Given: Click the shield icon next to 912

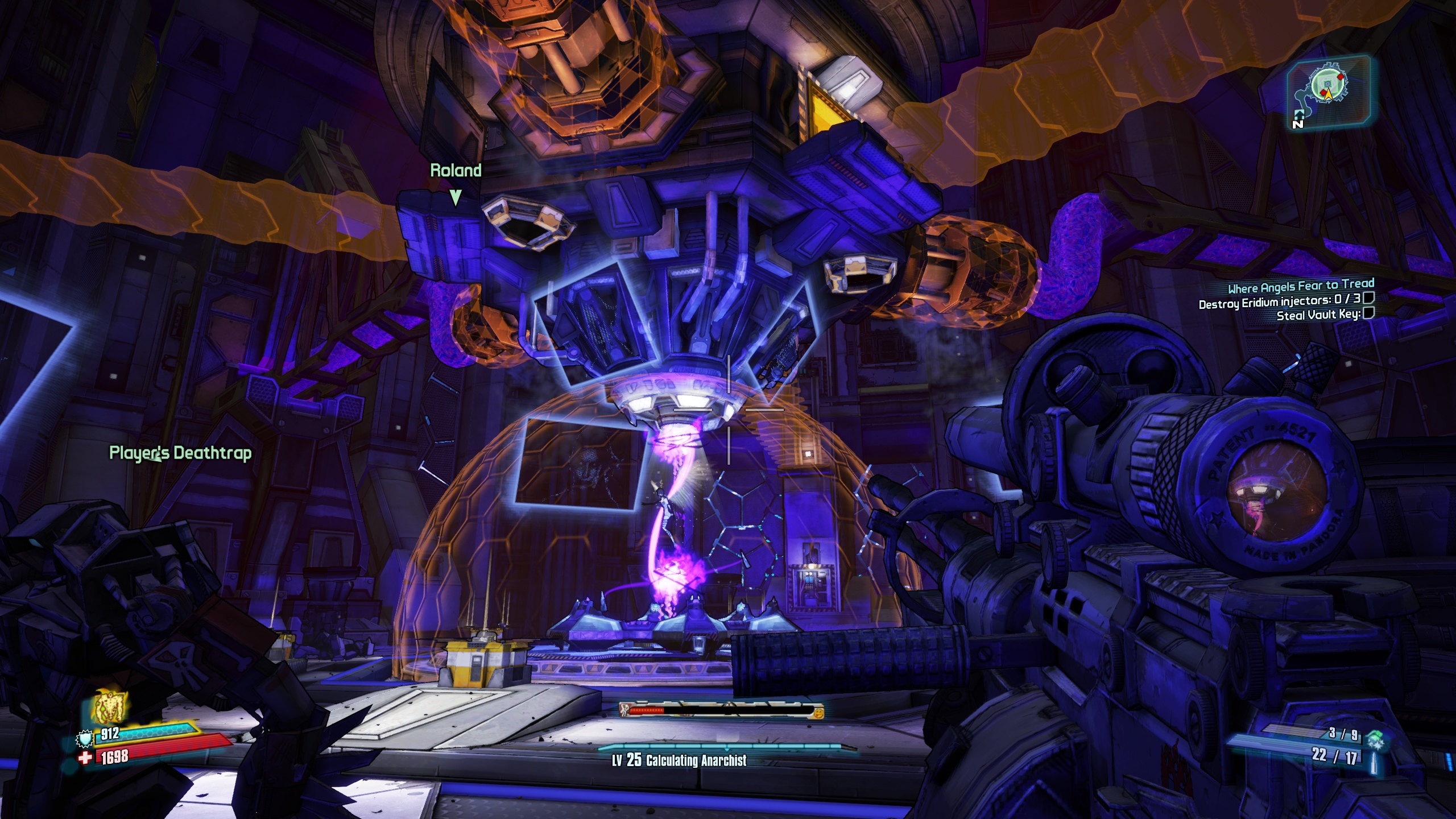Looking at the screenshot, I should point(85,739).
